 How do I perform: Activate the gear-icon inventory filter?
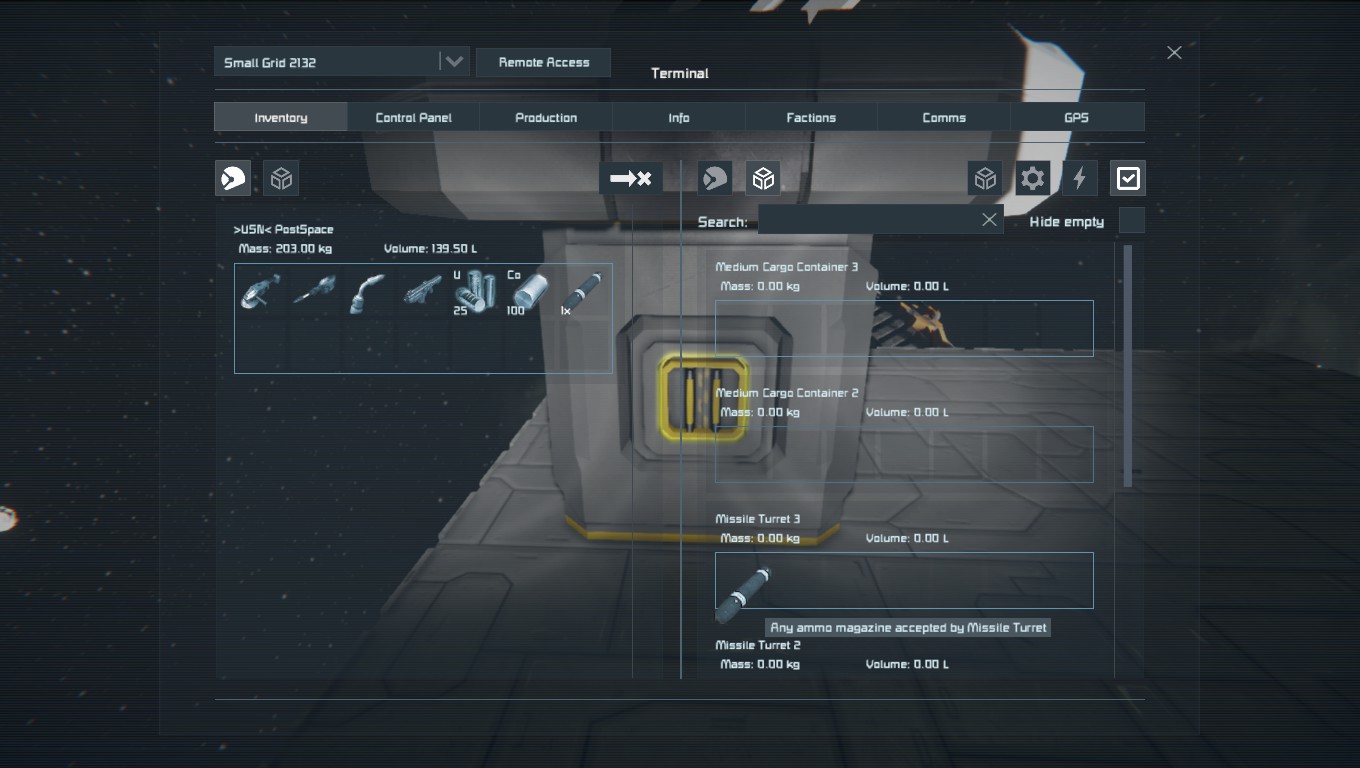pyautogui.click(x=1032, y=179)
